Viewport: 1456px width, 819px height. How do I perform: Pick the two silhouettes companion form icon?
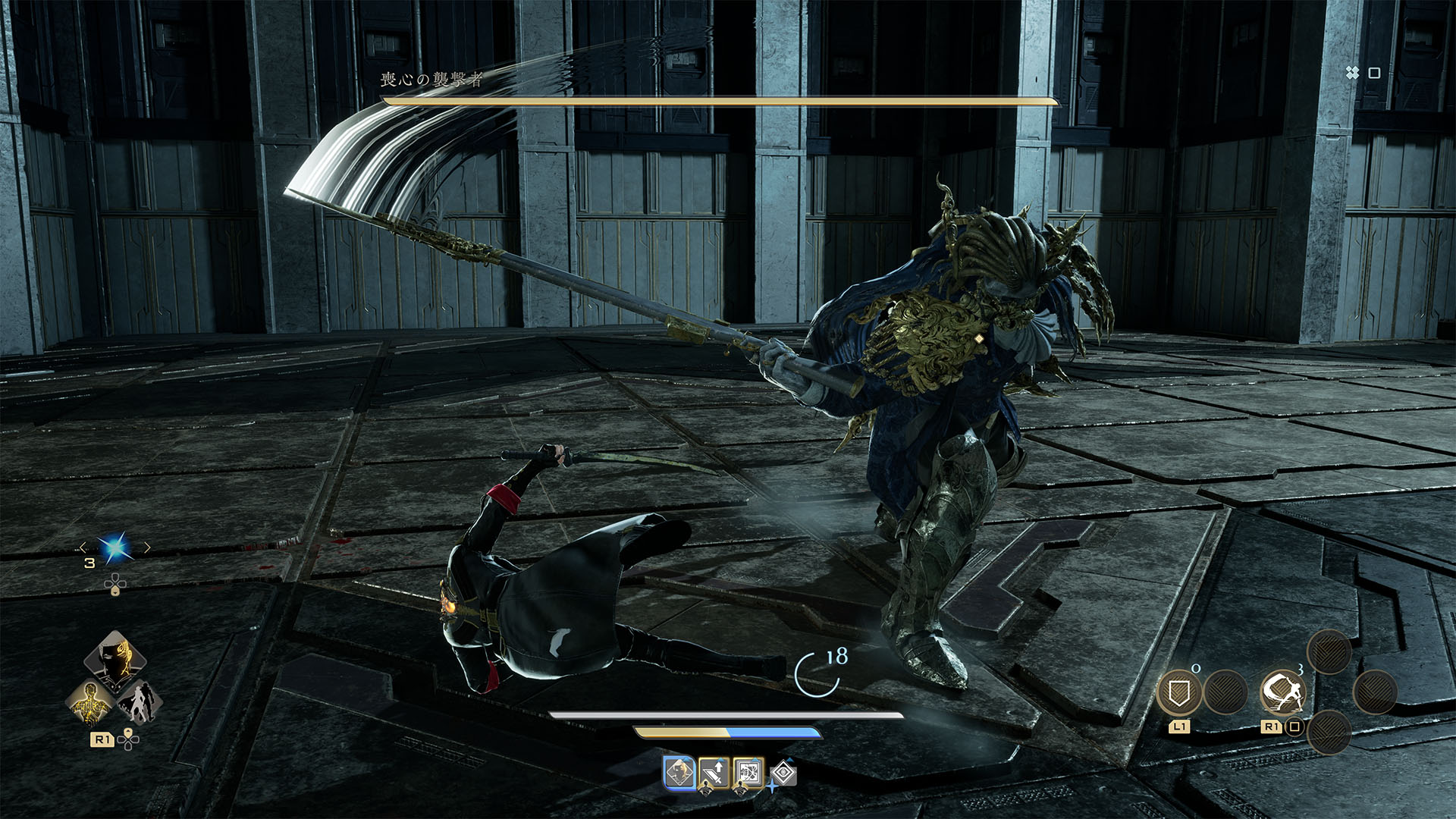140,703
